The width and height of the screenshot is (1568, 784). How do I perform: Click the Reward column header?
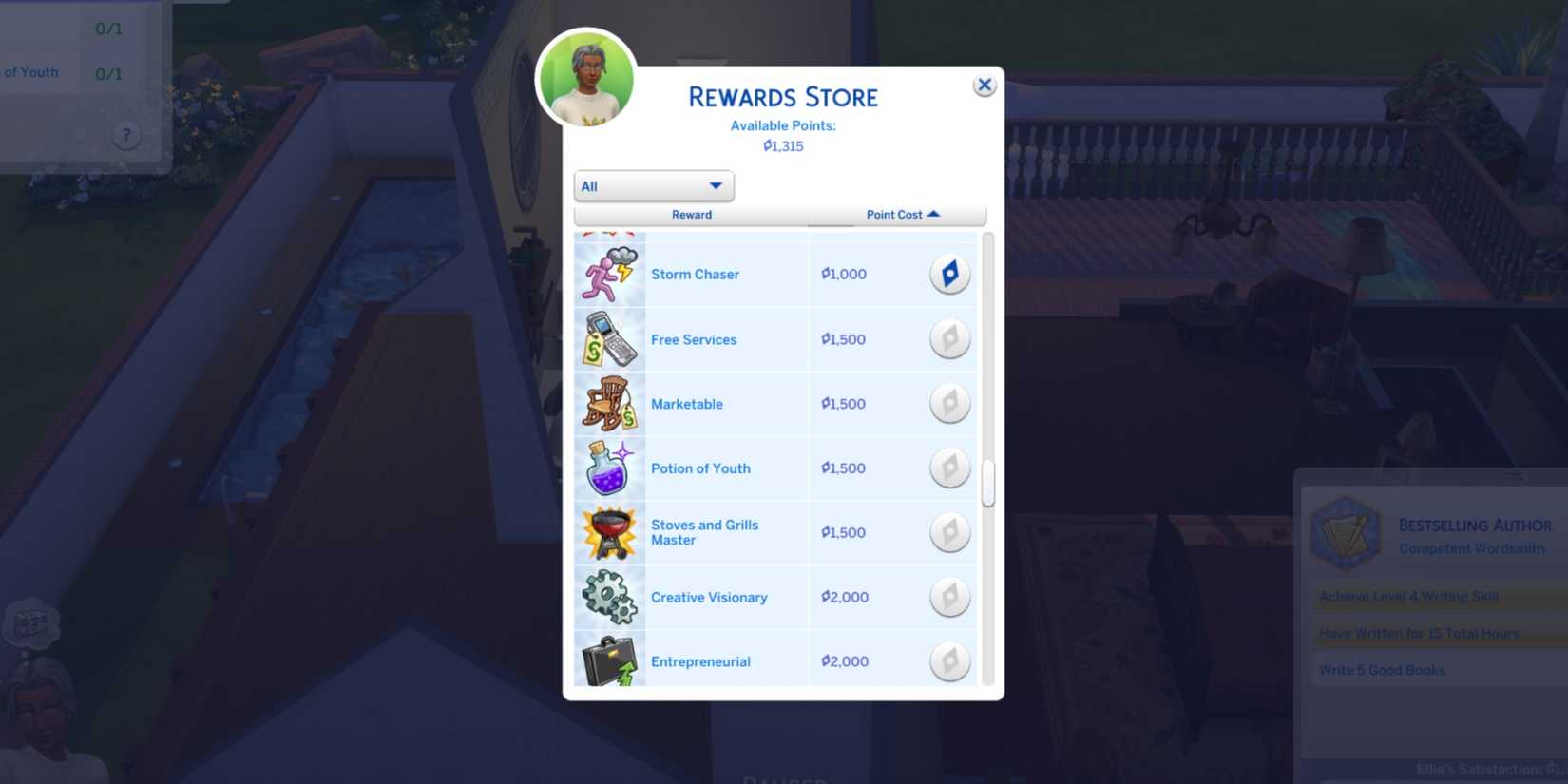691,214
